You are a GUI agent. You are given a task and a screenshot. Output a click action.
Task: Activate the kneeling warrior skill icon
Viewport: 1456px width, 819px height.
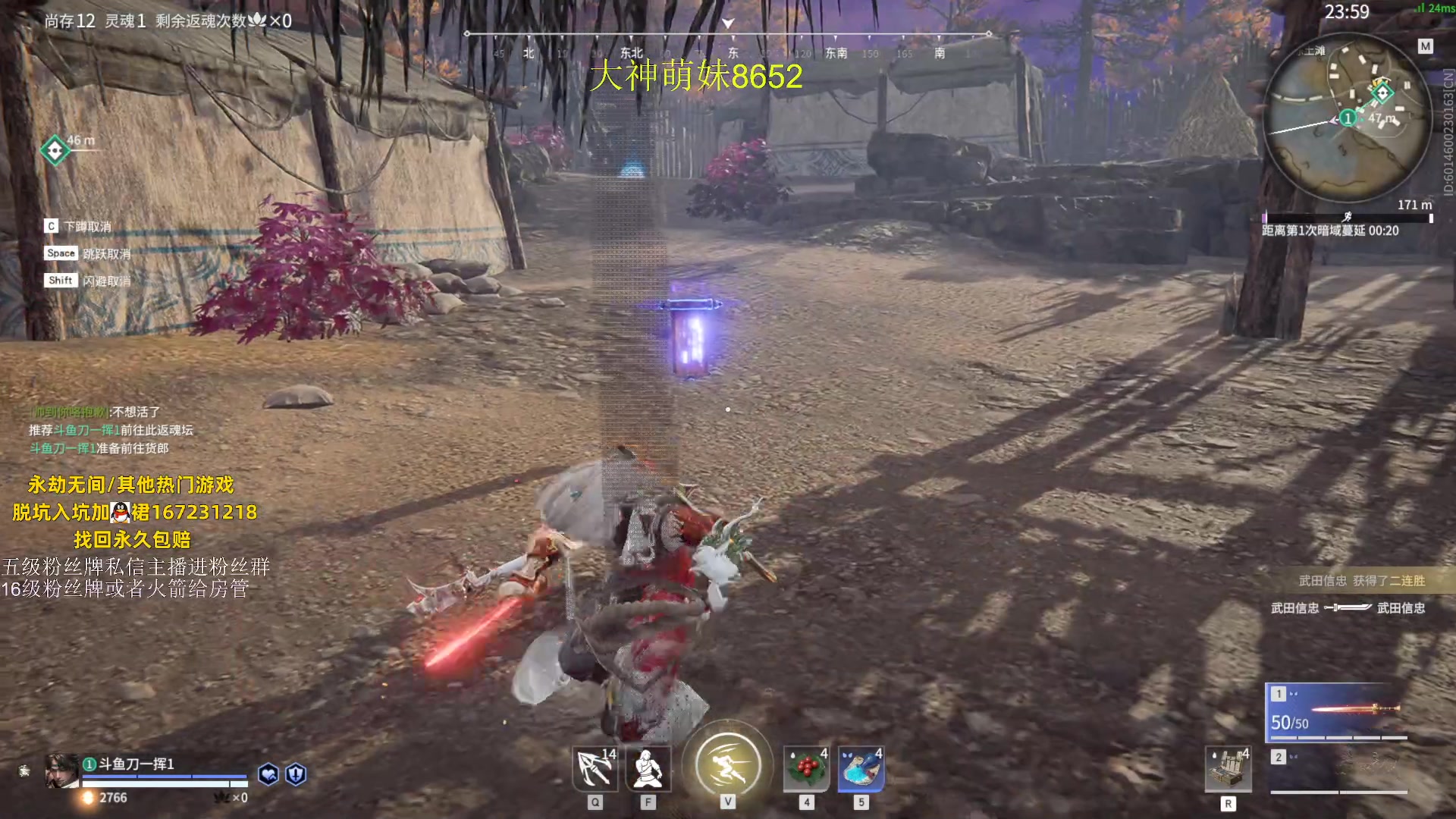click(x=648, y=769)
